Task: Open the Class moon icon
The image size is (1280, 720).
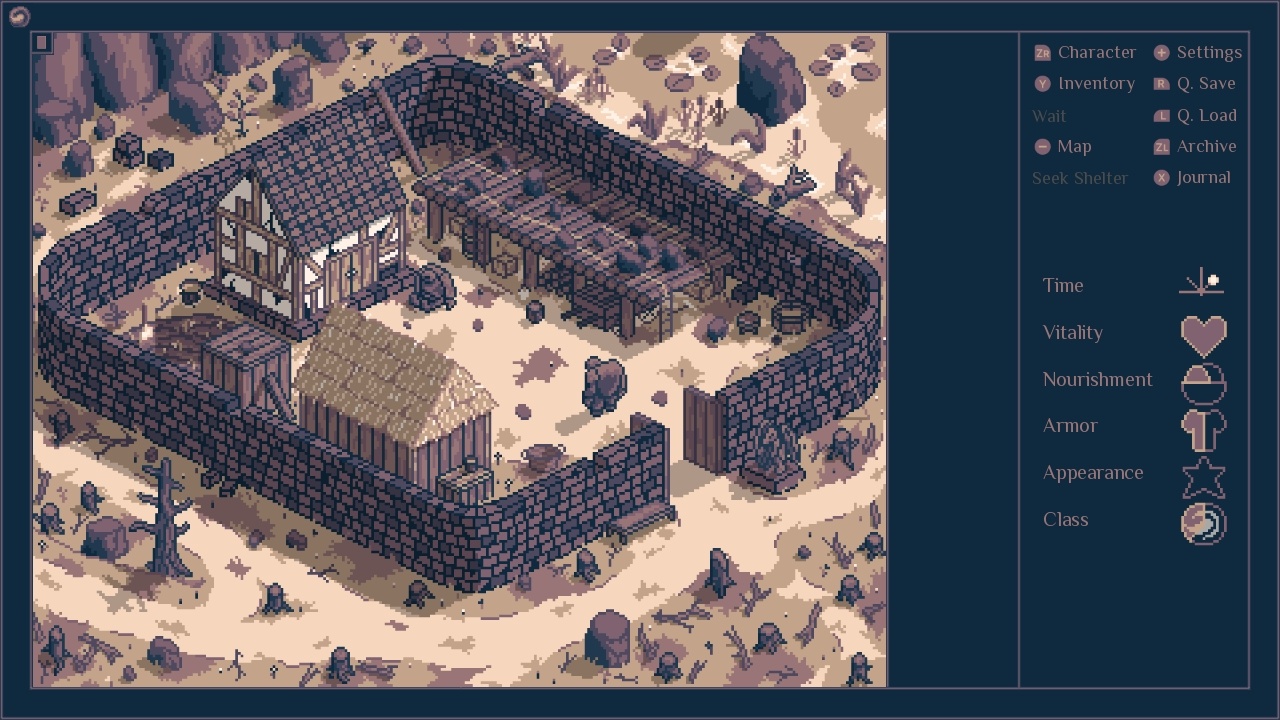Action: coord(1203,521)
